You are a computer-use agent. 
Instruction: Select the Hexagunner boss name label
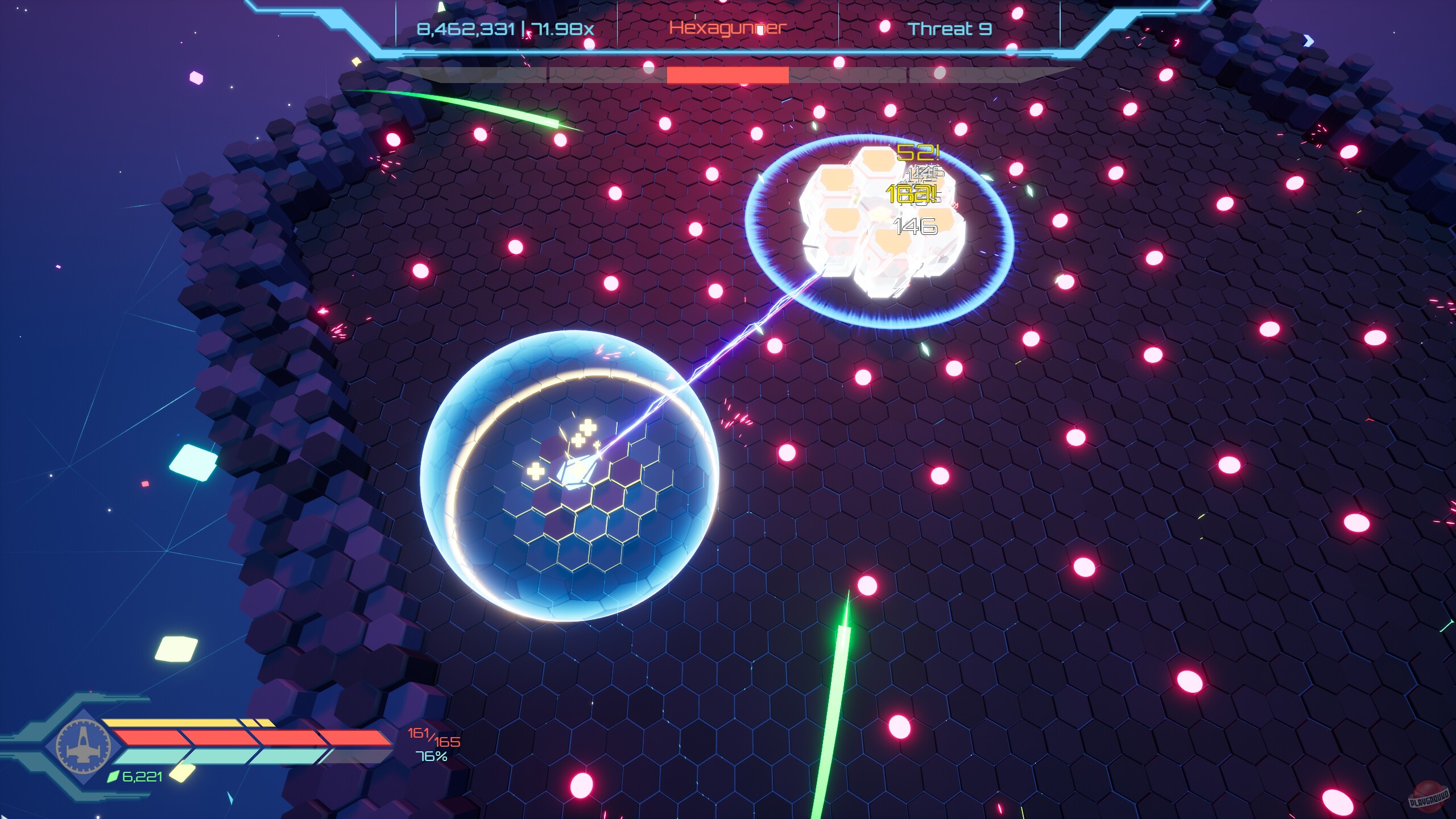[x=727, y=27]
